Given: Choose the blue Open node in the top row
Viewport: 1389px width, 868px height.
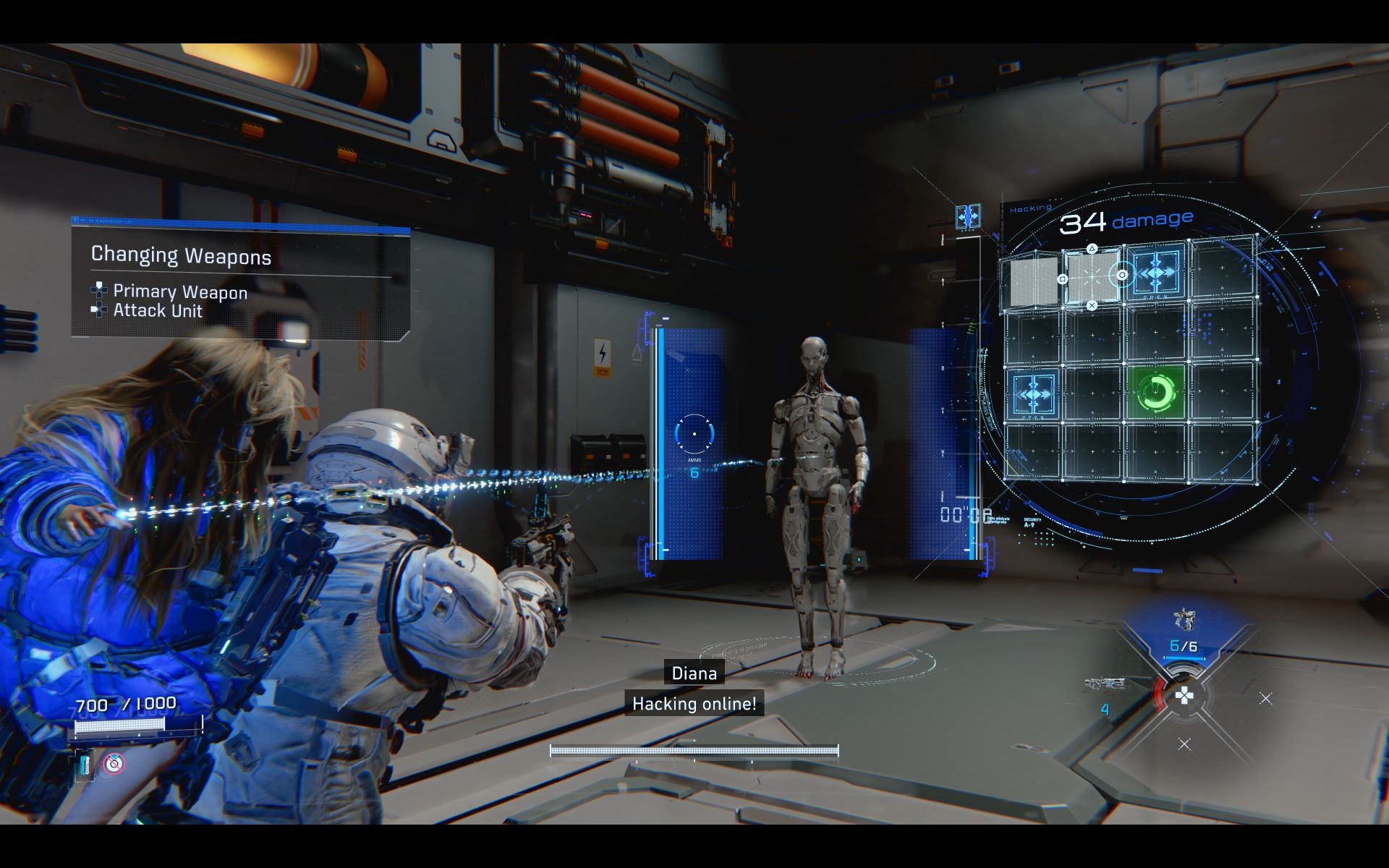Looking at the screenshot, I should 1155,273.
